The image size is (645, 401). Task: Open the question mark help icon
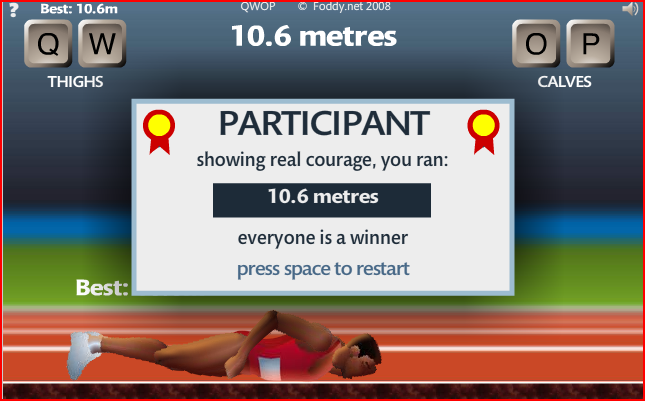(14, 9)
